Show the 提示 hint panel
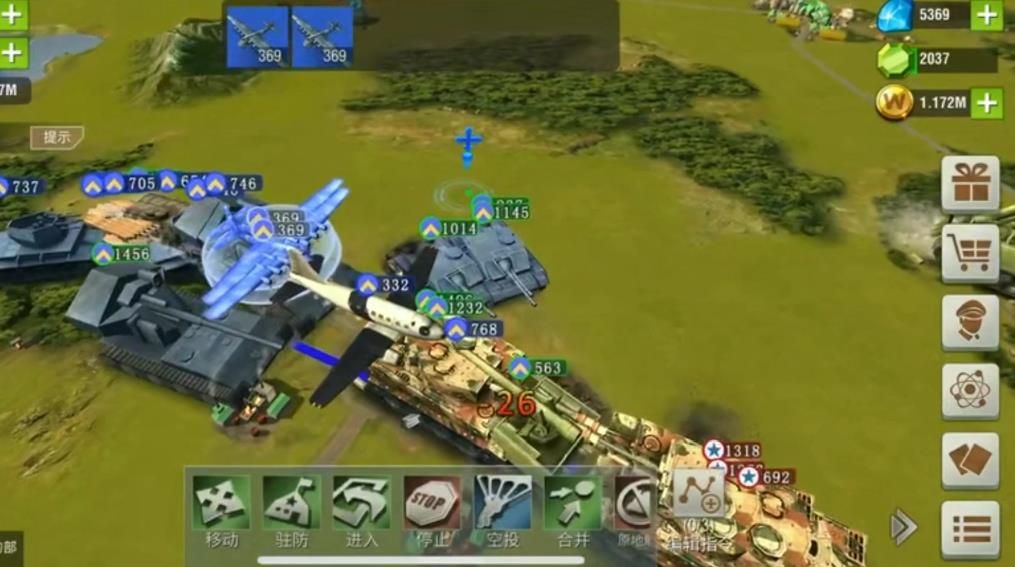1015x567 pixels. tap(57, 137)
